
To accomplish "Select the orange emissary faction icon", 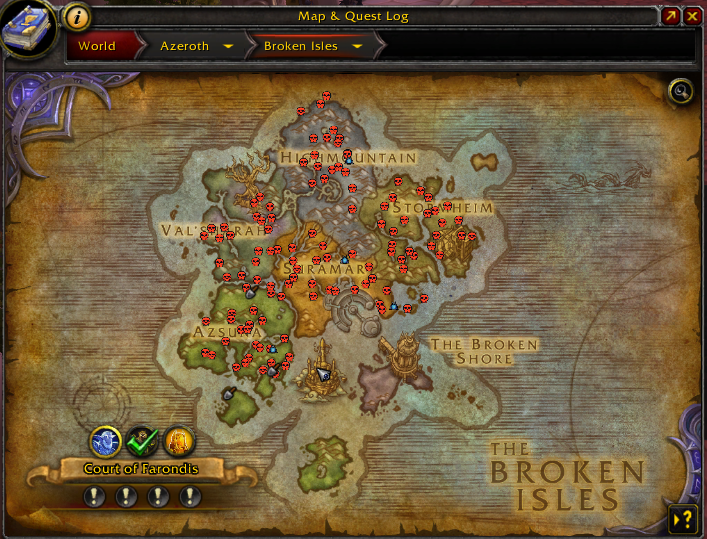I will [x=178, y=440].
